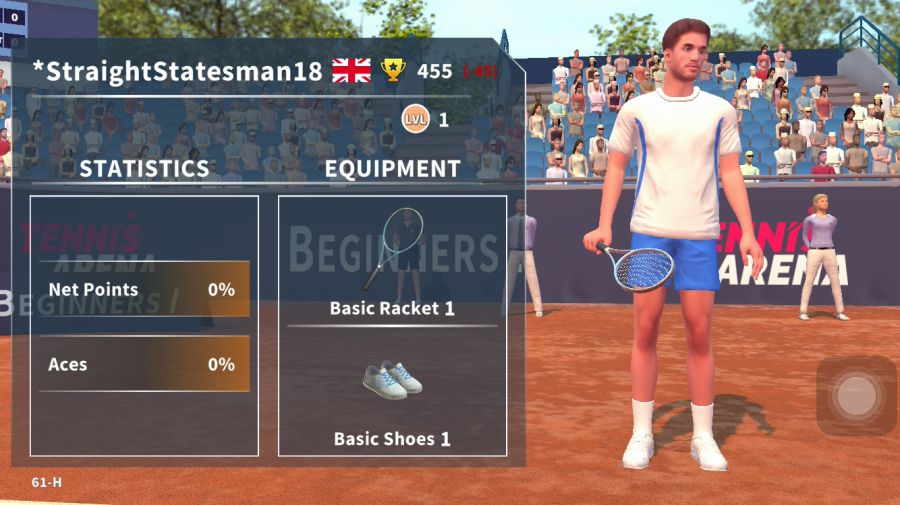Open the Equipment section header

[392, 169]
